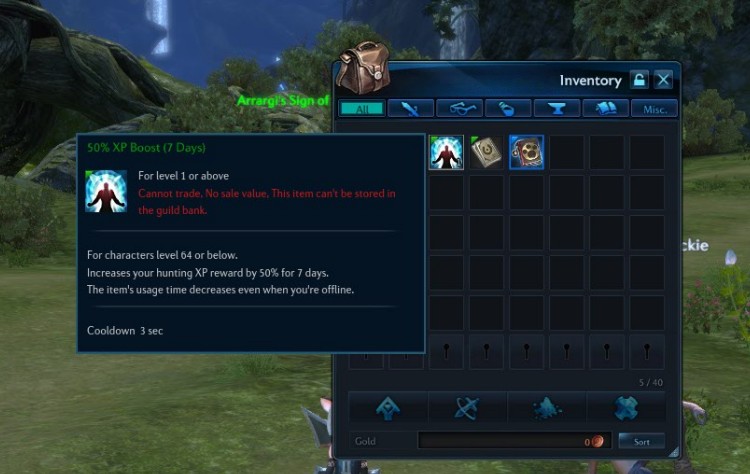Close the Inventory window
The height and width of the screenshot is (474, 750).
point(664,80)
